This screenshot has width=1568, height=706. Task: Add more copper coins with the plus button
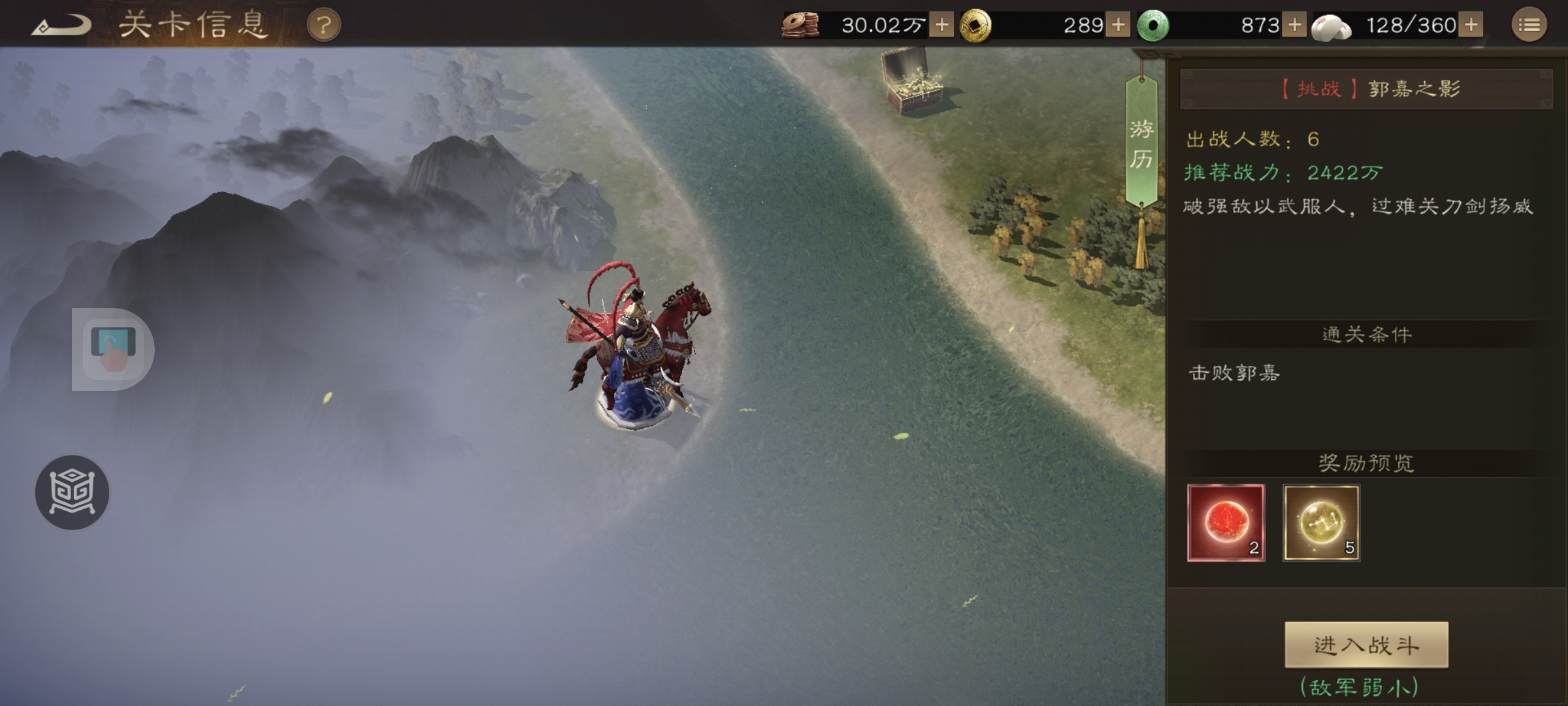click(x=941, y=25)
